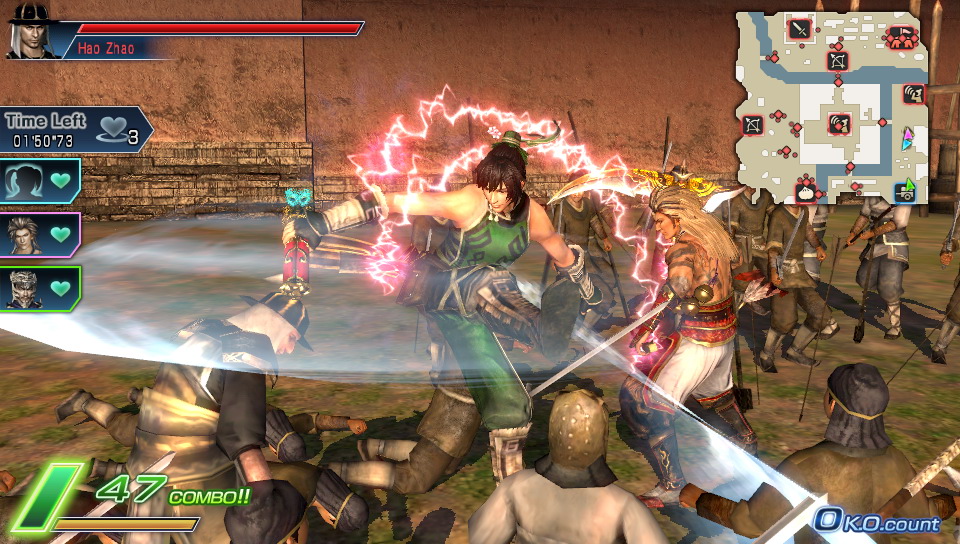Image resolution: width=960 pixels, height=544 pixels.
Task: Pick the meat bun supply marker on minimap
Action: click(x=805, y=189)
